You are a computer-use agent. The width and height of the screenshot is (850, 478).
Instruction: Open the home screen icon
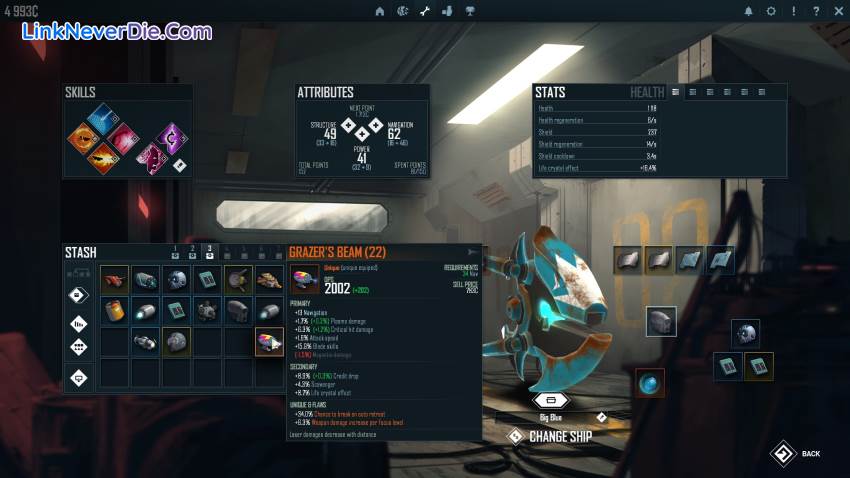click(379, 11)
